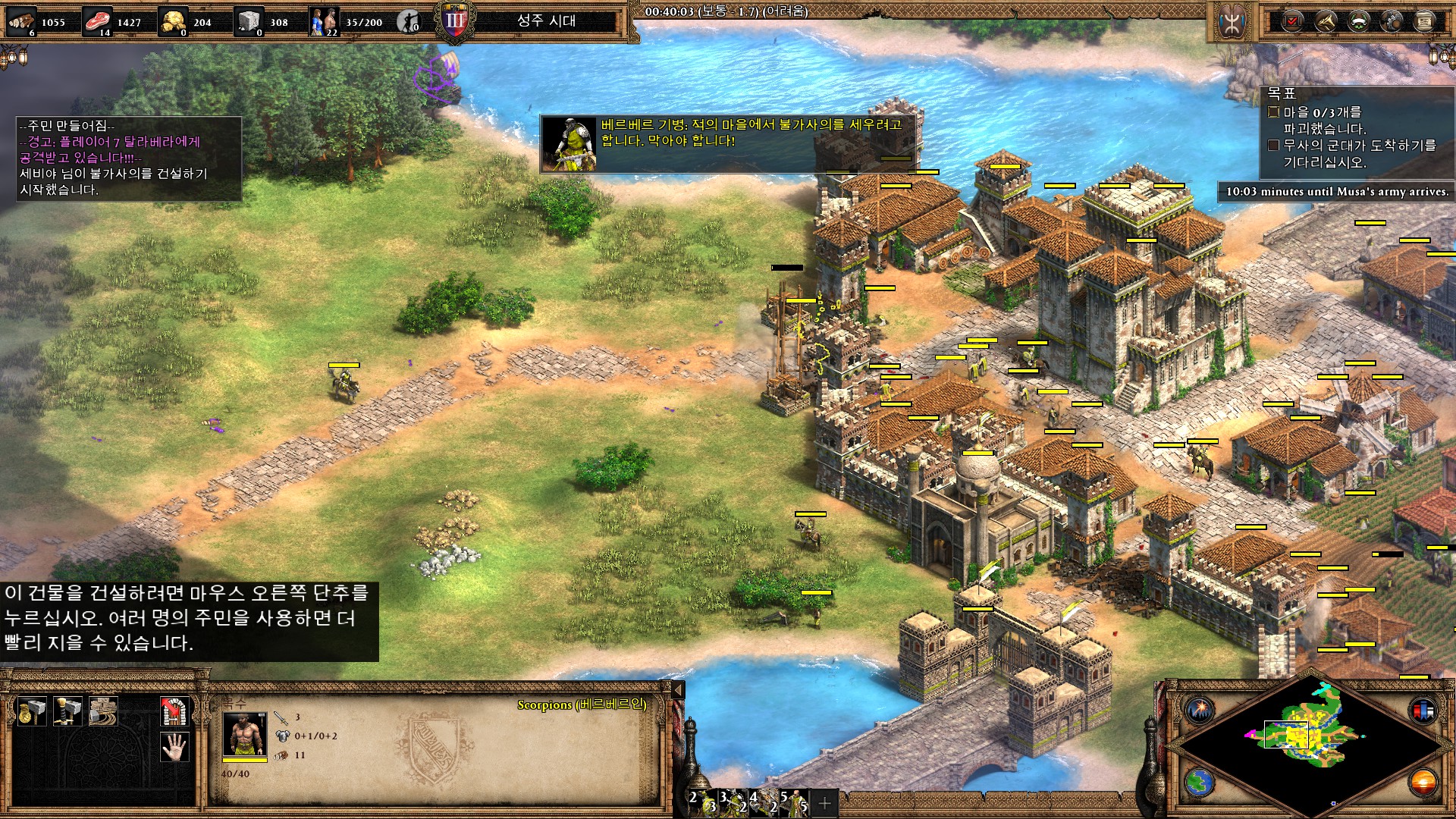Open diplomacy with the laurel ribbon button
1456x819 pixels.
(x=1358, y=21)
